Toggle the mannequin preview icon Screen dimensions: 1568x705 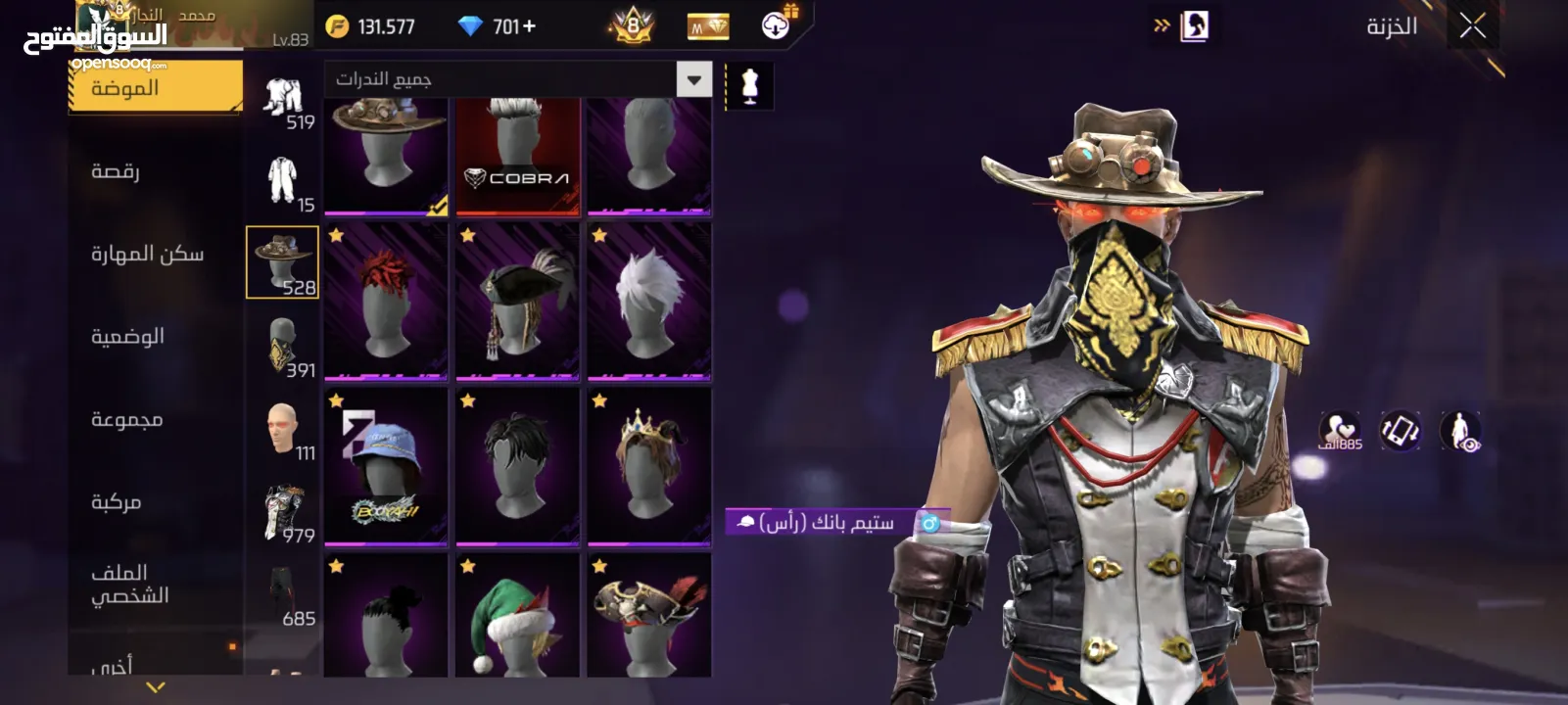pos(749,86)
